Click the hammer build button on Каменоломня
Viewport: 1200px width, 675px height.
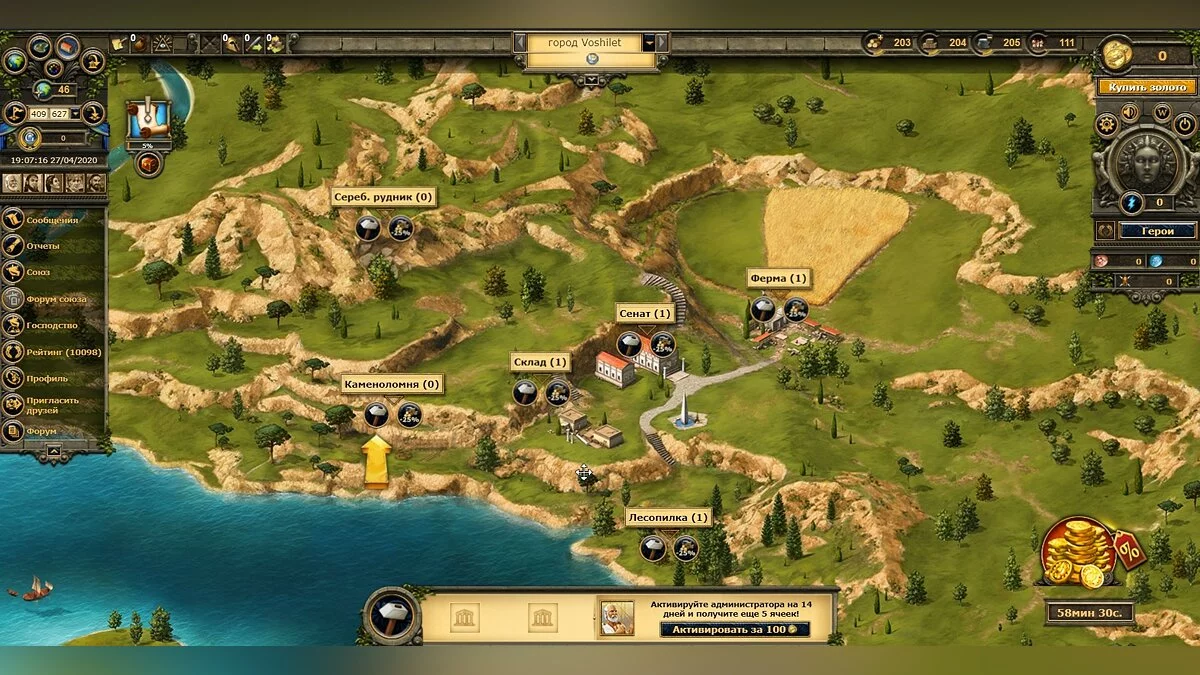pyautogui.click(x=376, y=414)
